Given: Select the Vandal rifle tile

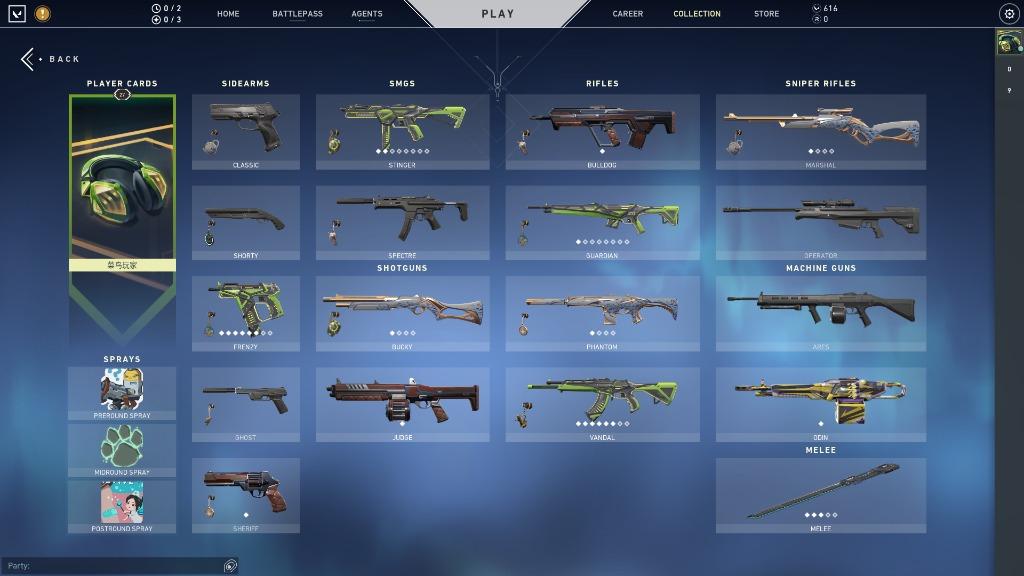Looking at the screenshot, I should pyautogui.click(x=602, y=404).
